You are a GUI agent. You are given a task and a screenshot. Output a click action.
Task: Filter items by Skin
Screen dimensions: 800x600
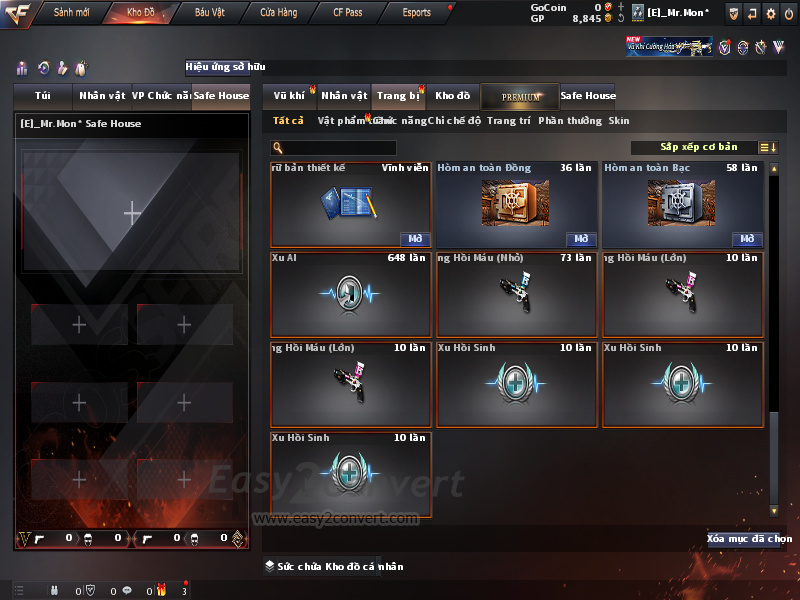619,121
